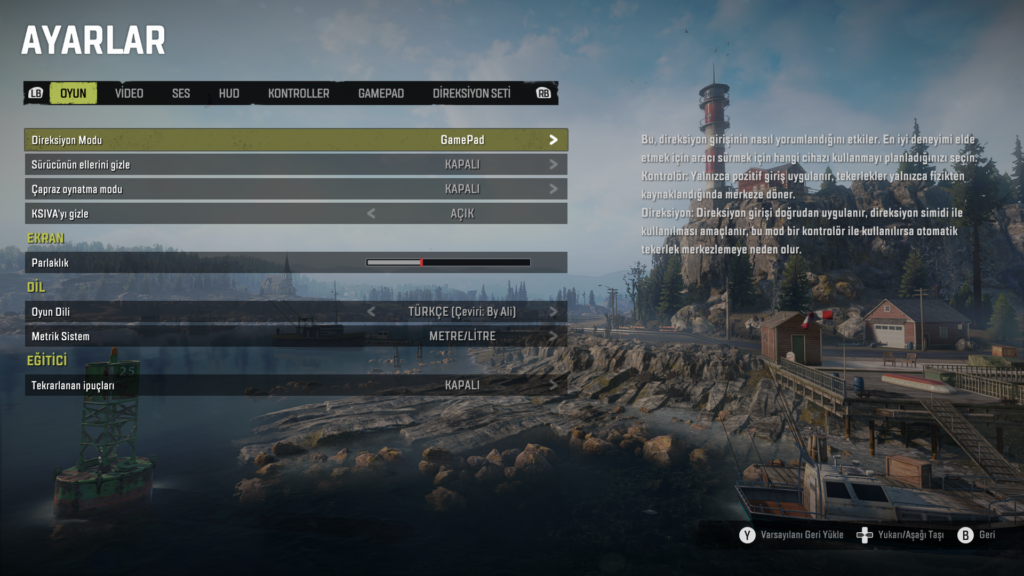Click the left arrow of Oyun Dili
The image size is (1024, 576).
click(x=372, y=311)
